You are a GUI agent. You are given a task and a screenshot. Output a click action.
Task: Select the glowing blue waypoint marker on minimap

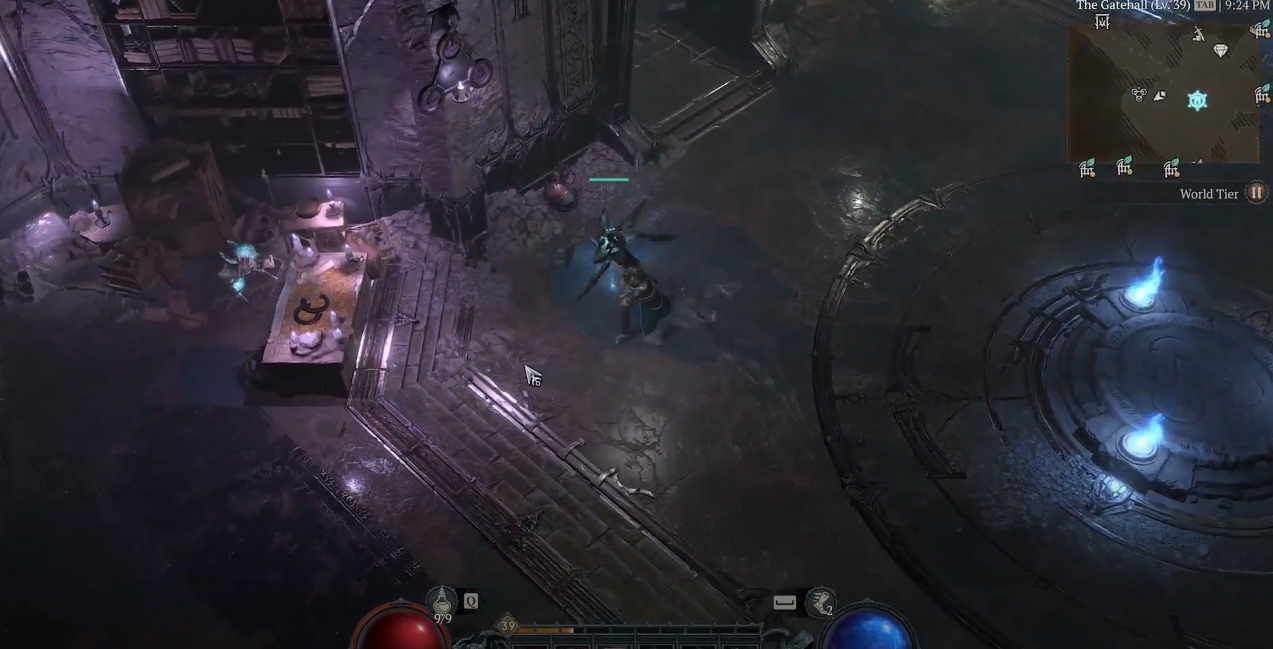[1197, 100]
